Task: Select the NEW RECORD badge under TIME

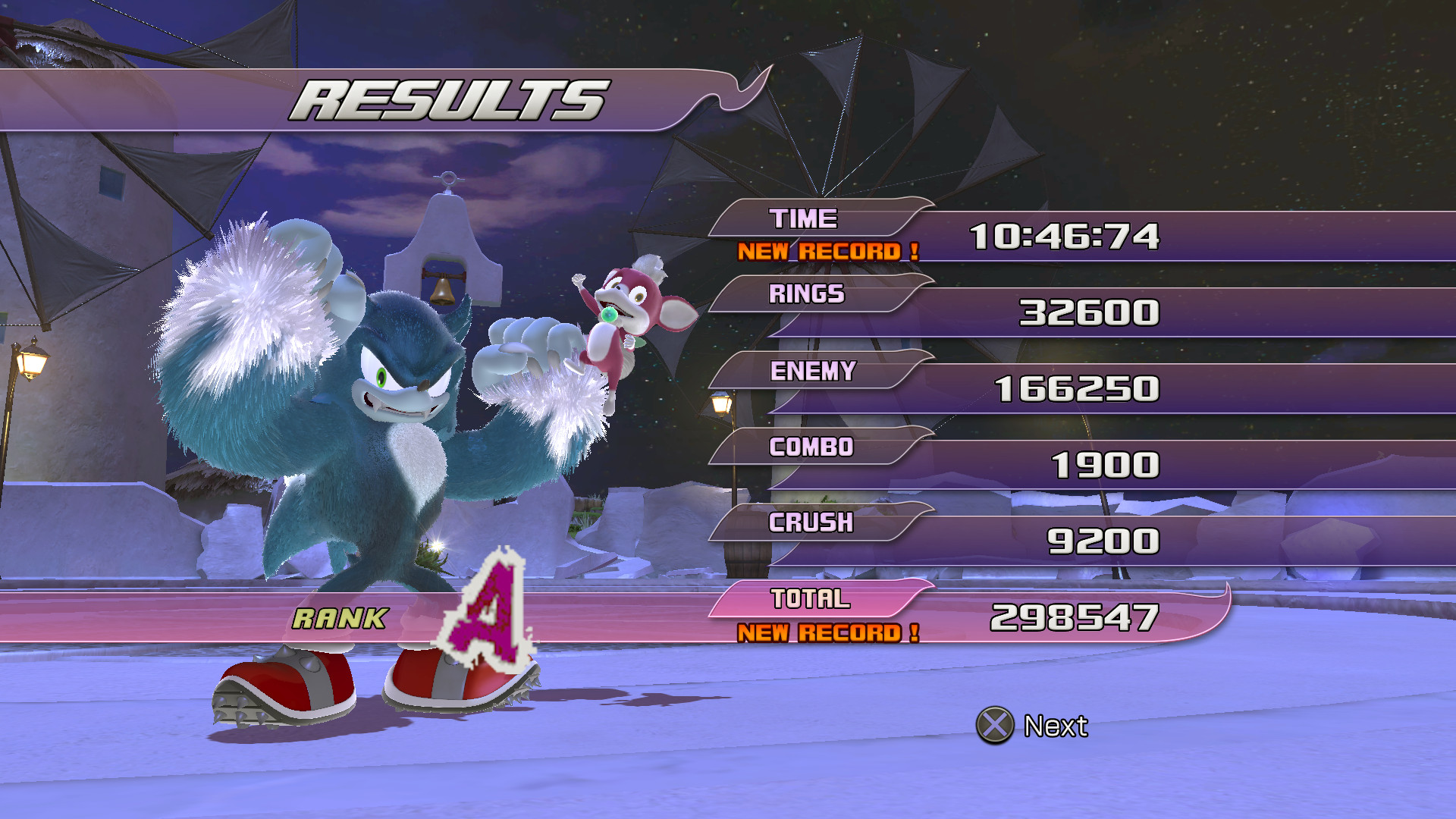Action: [x=827, y=252]
